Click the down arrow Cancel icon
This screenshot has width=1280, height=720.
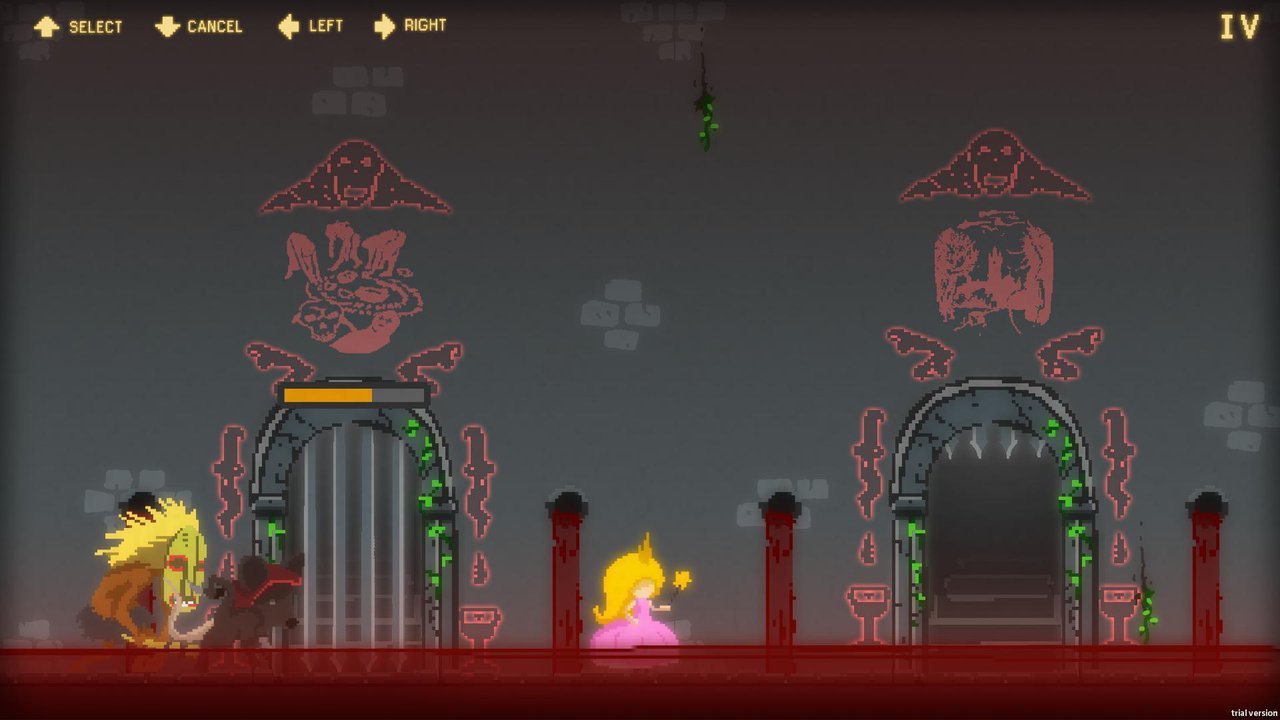[x=166, y=26]
